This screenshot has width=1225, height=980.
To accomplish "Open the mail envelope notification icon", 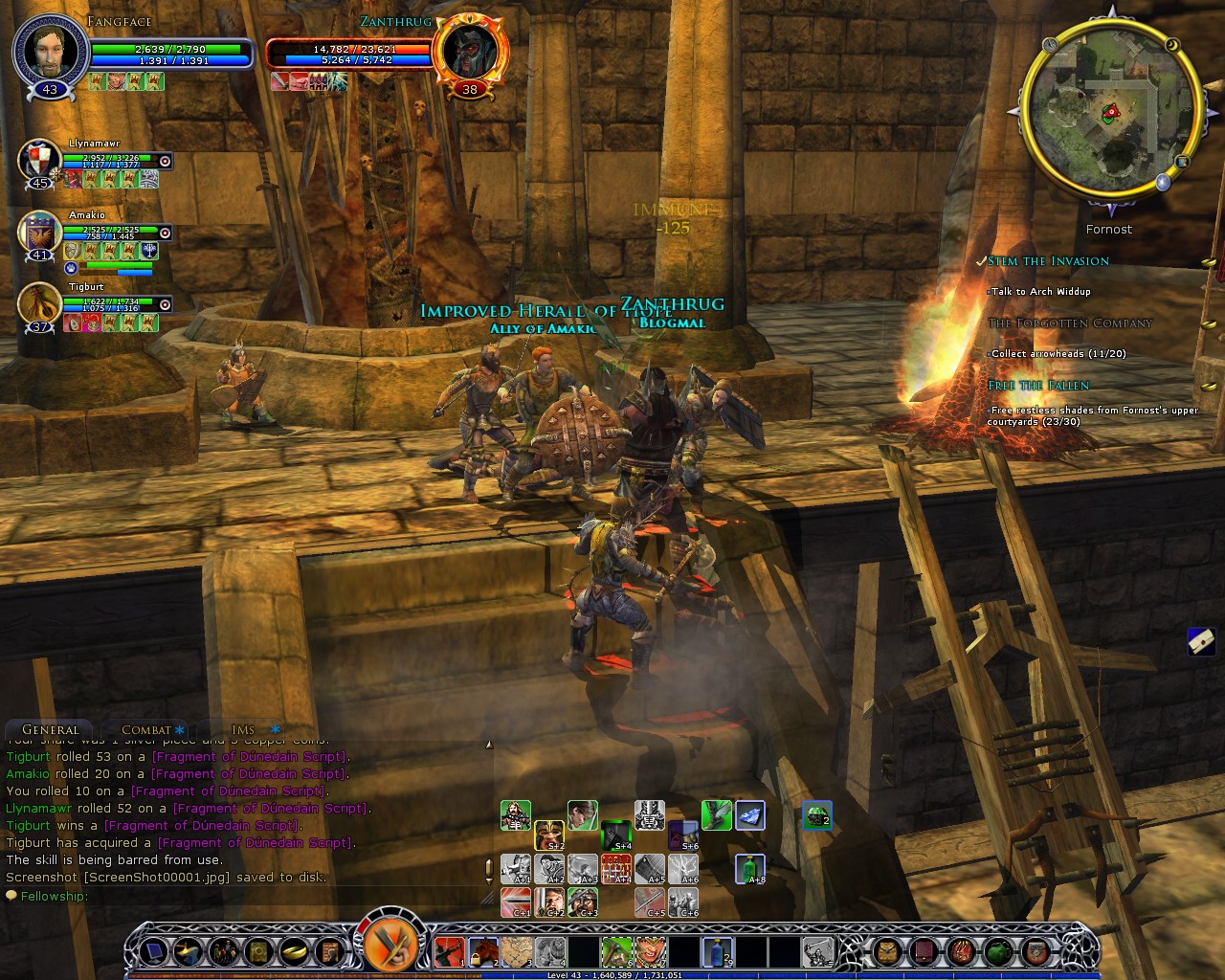I will coord(1201,642).
